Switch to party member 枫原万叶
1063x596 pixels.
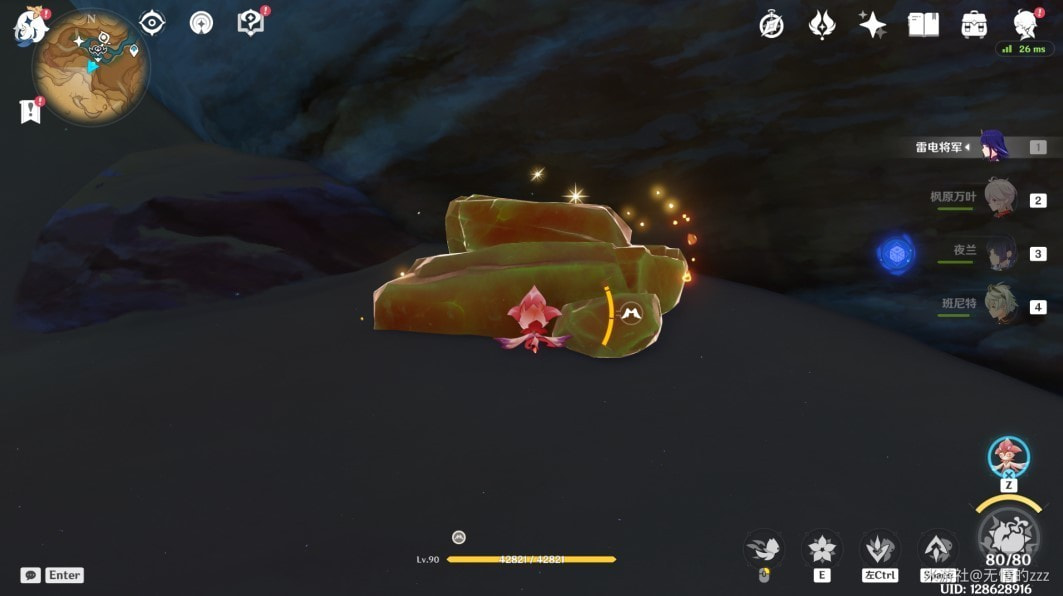998,198
